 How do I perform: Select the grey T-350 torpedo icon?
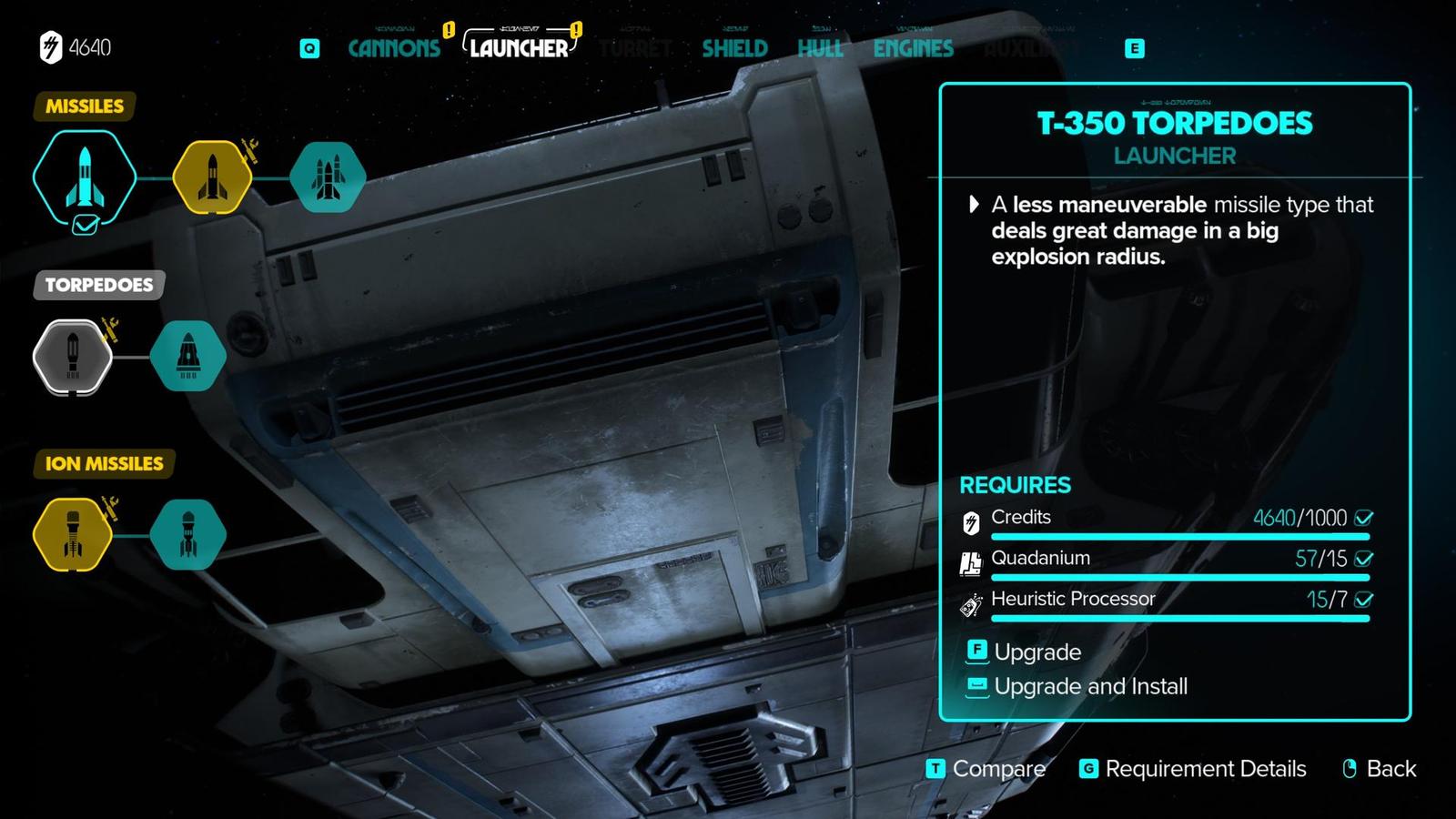click(x=73, y=357)
